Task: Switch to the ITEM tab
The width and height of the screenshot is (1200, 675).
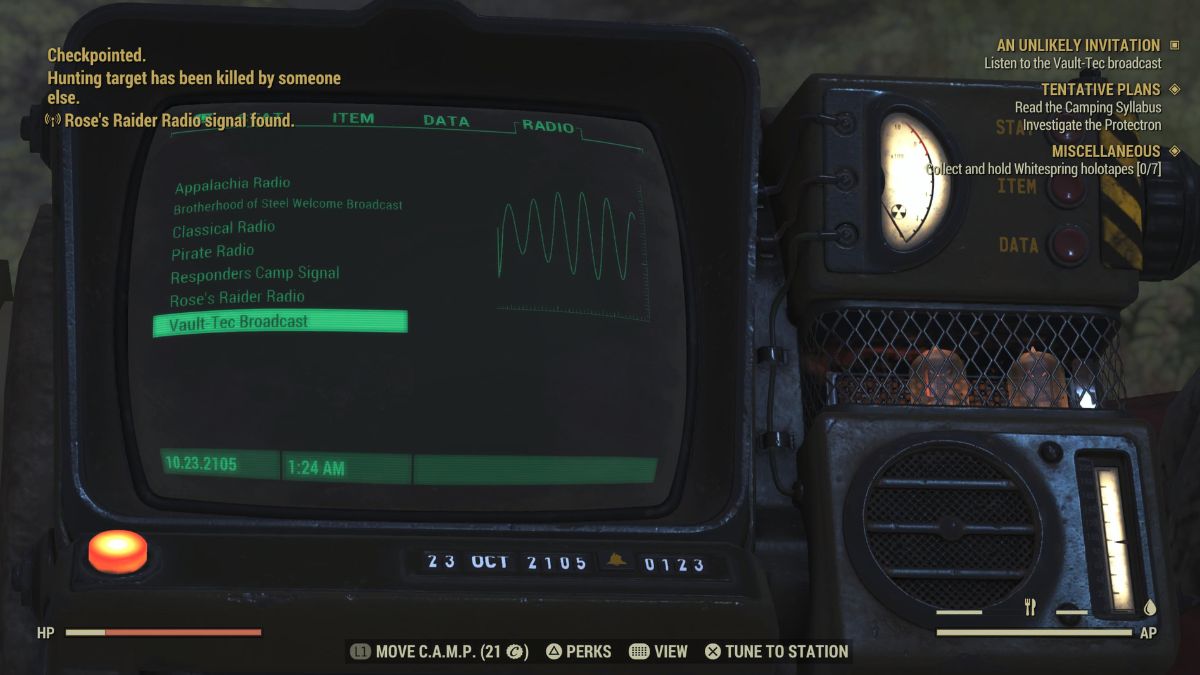Action: click(x=353, y=118)
